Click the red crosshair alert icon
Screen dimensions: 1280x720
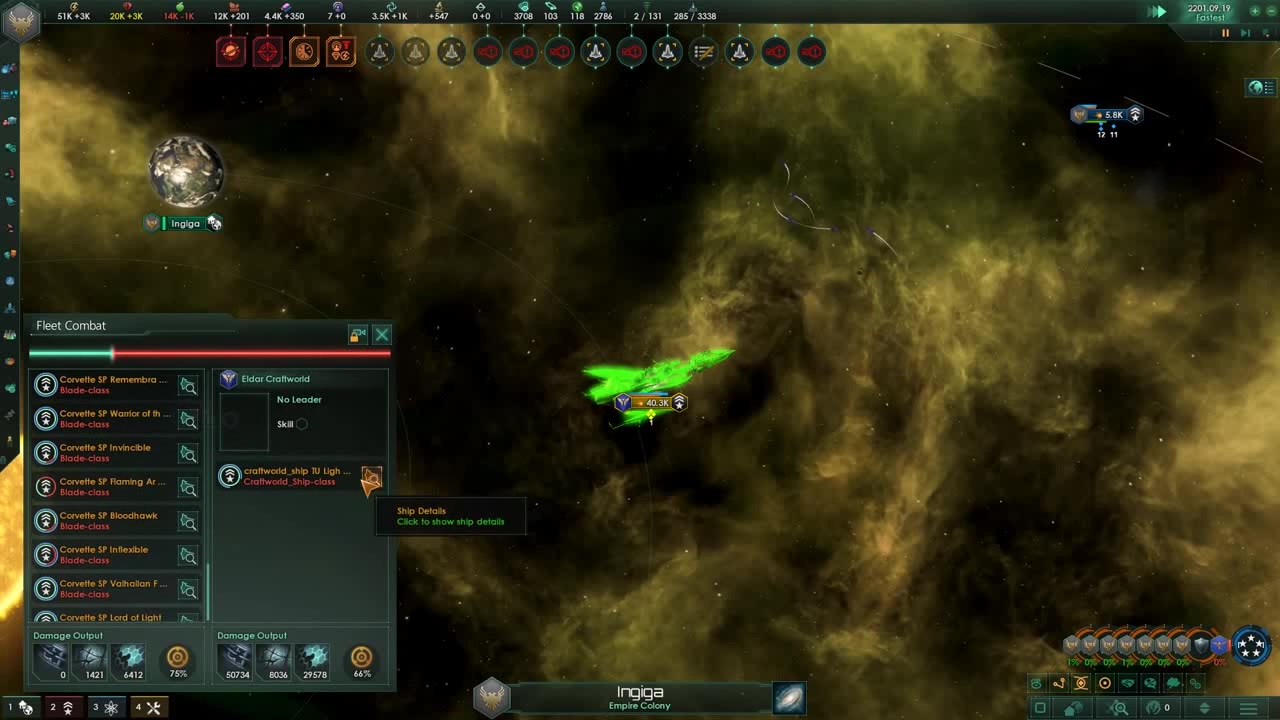click(x=267, y=52)
